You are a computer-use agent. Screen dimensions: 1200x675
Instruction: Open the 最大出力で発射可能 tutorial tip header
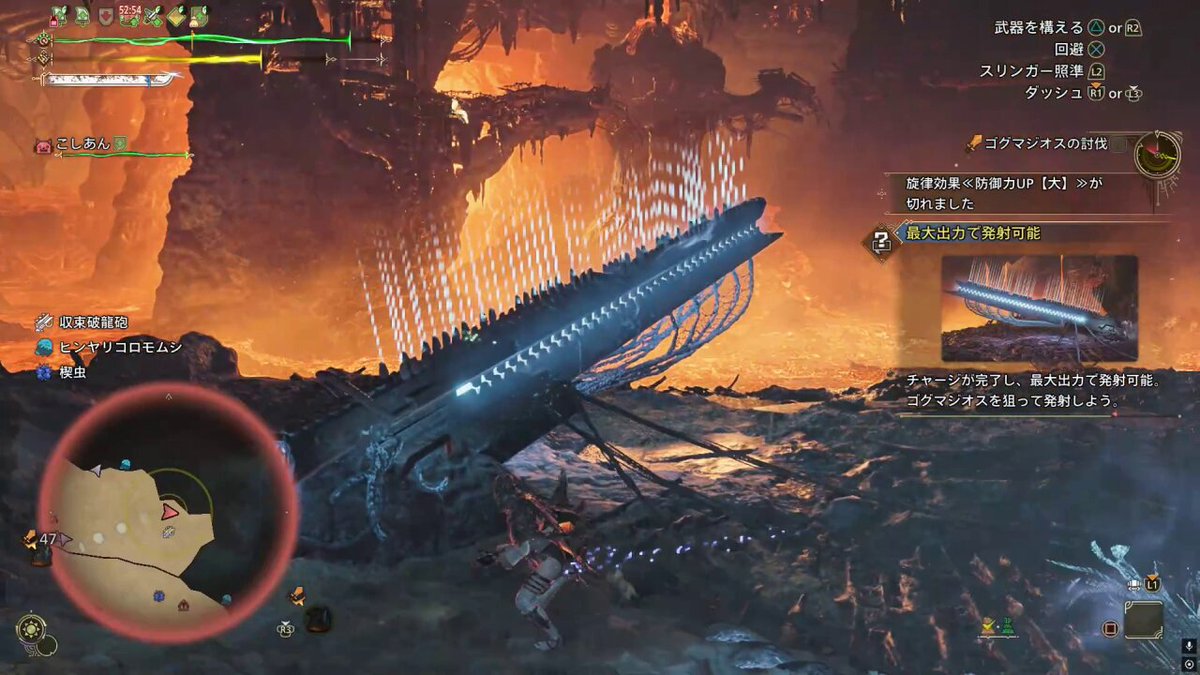(972, 233)
